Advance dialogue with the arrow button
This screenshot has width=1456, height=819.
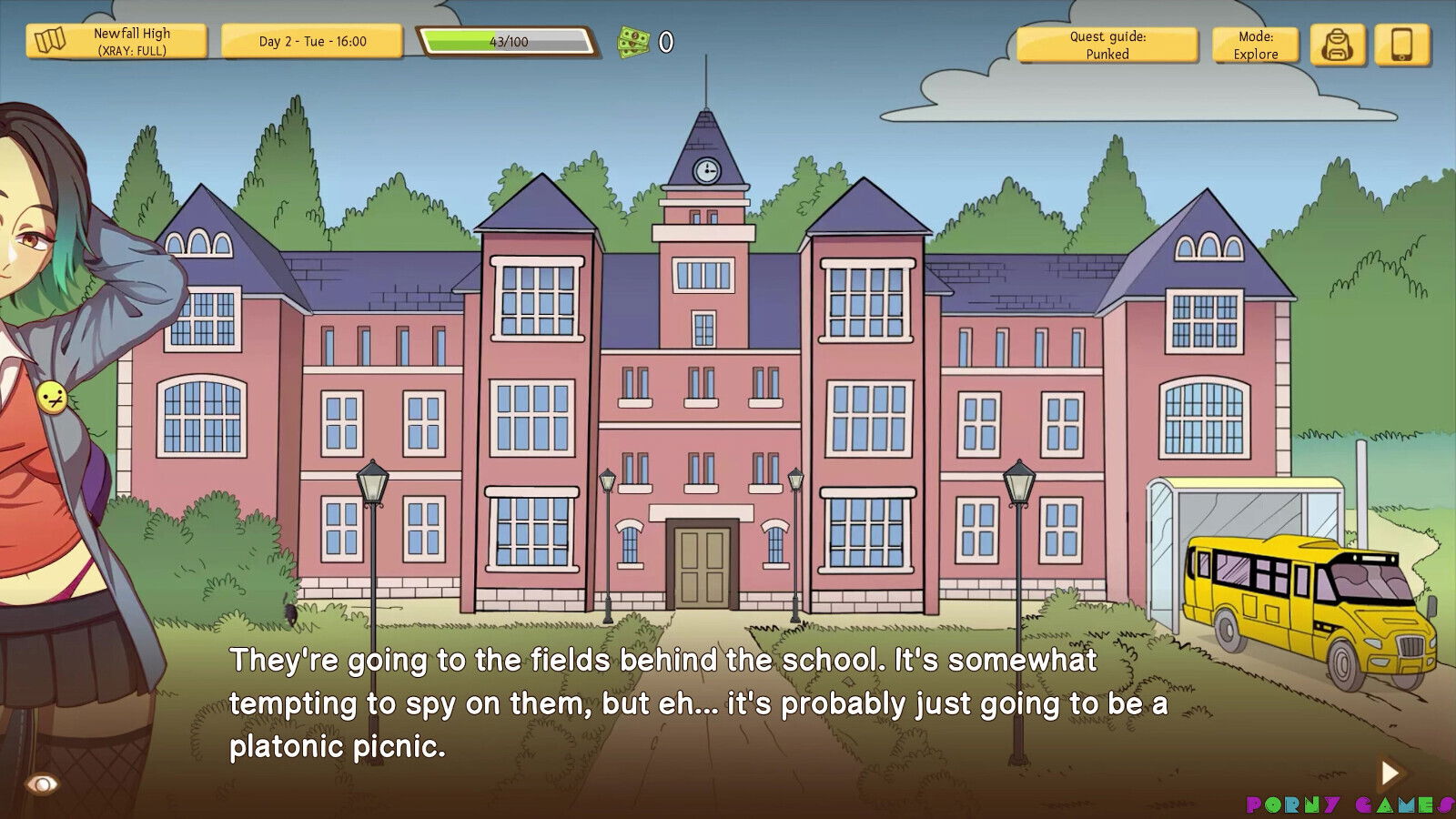(1390, 773)
